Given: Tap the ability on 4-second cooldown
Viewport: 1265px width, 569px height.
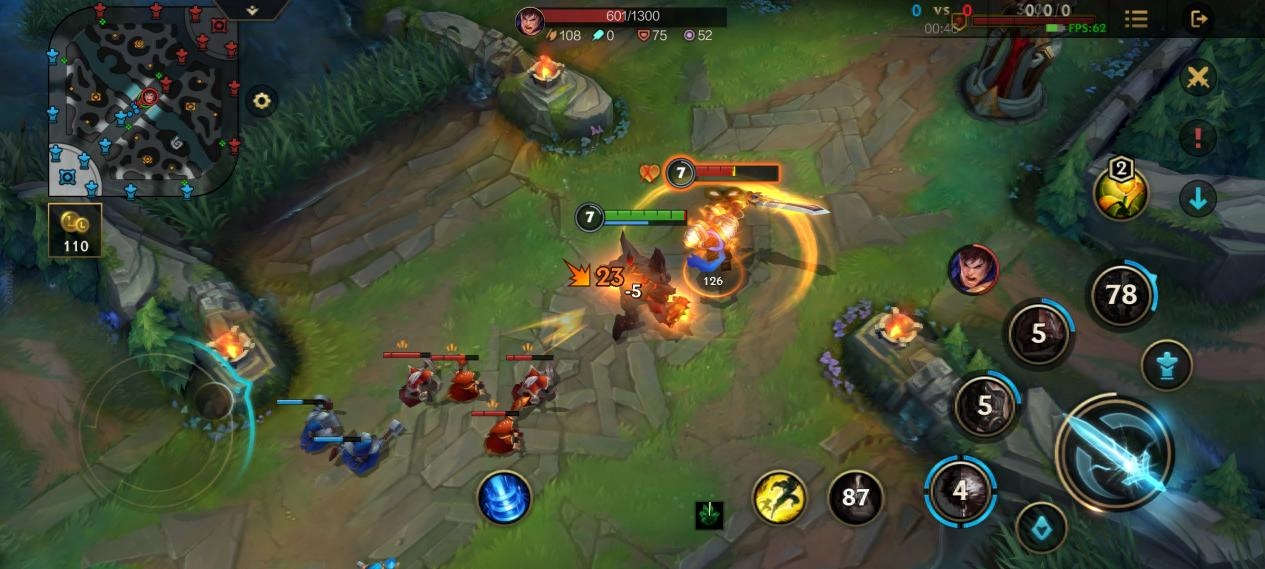Looking at the screenshot, I should coord(960,490).
